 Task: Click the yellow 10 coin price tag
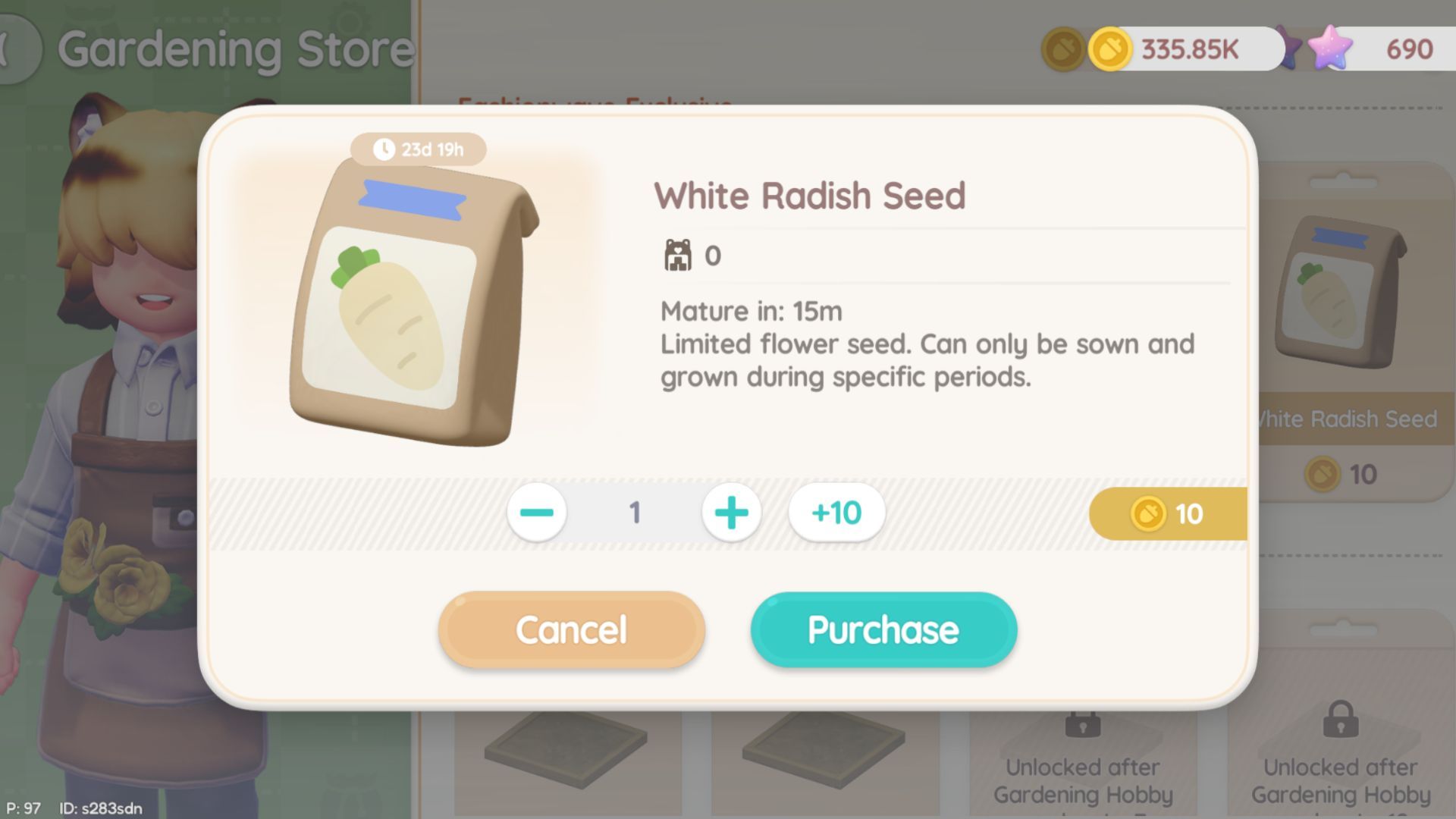coord(1167,513)
